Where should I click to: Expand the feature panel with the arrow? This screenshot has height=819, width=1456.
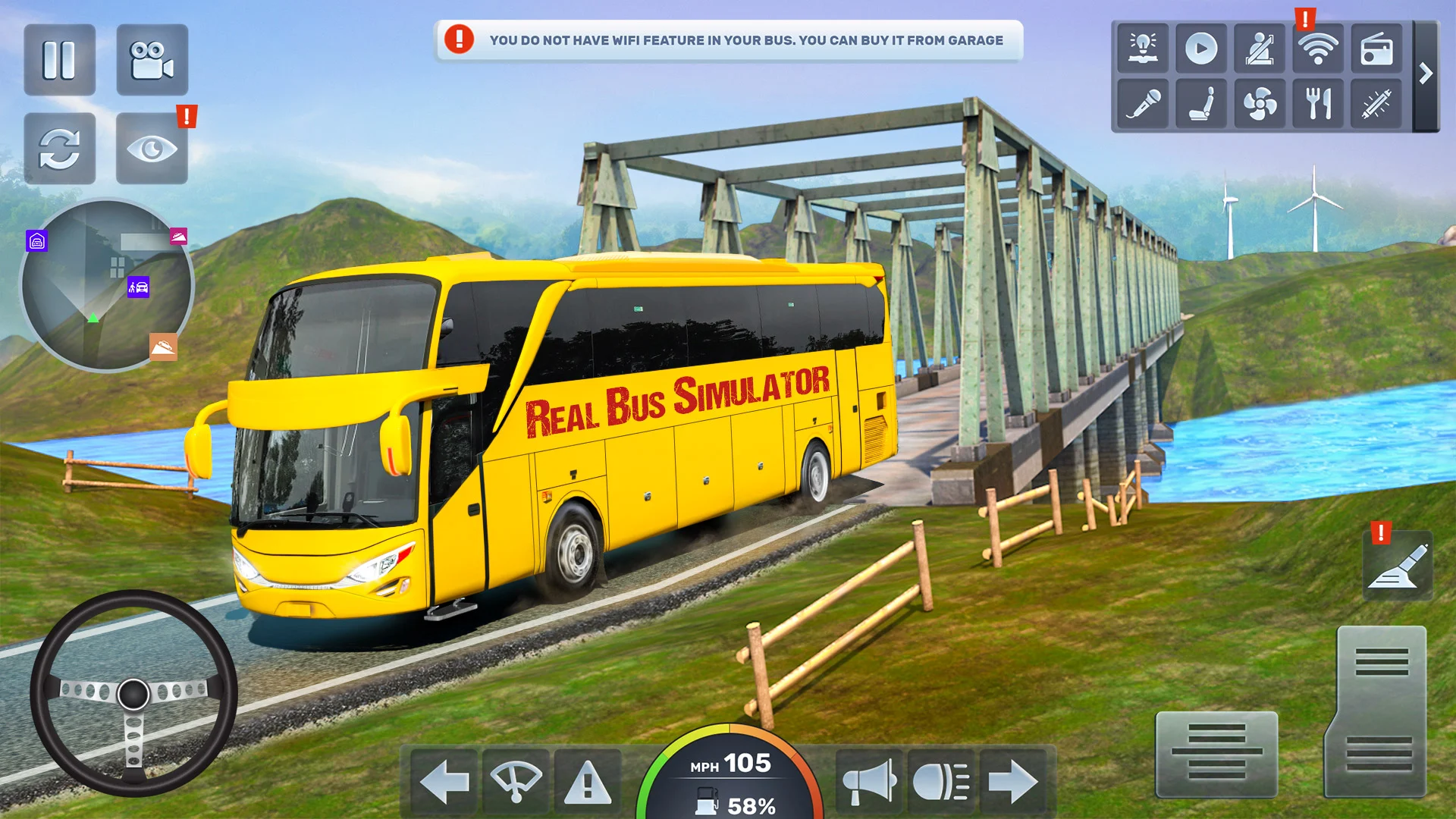1426,74
